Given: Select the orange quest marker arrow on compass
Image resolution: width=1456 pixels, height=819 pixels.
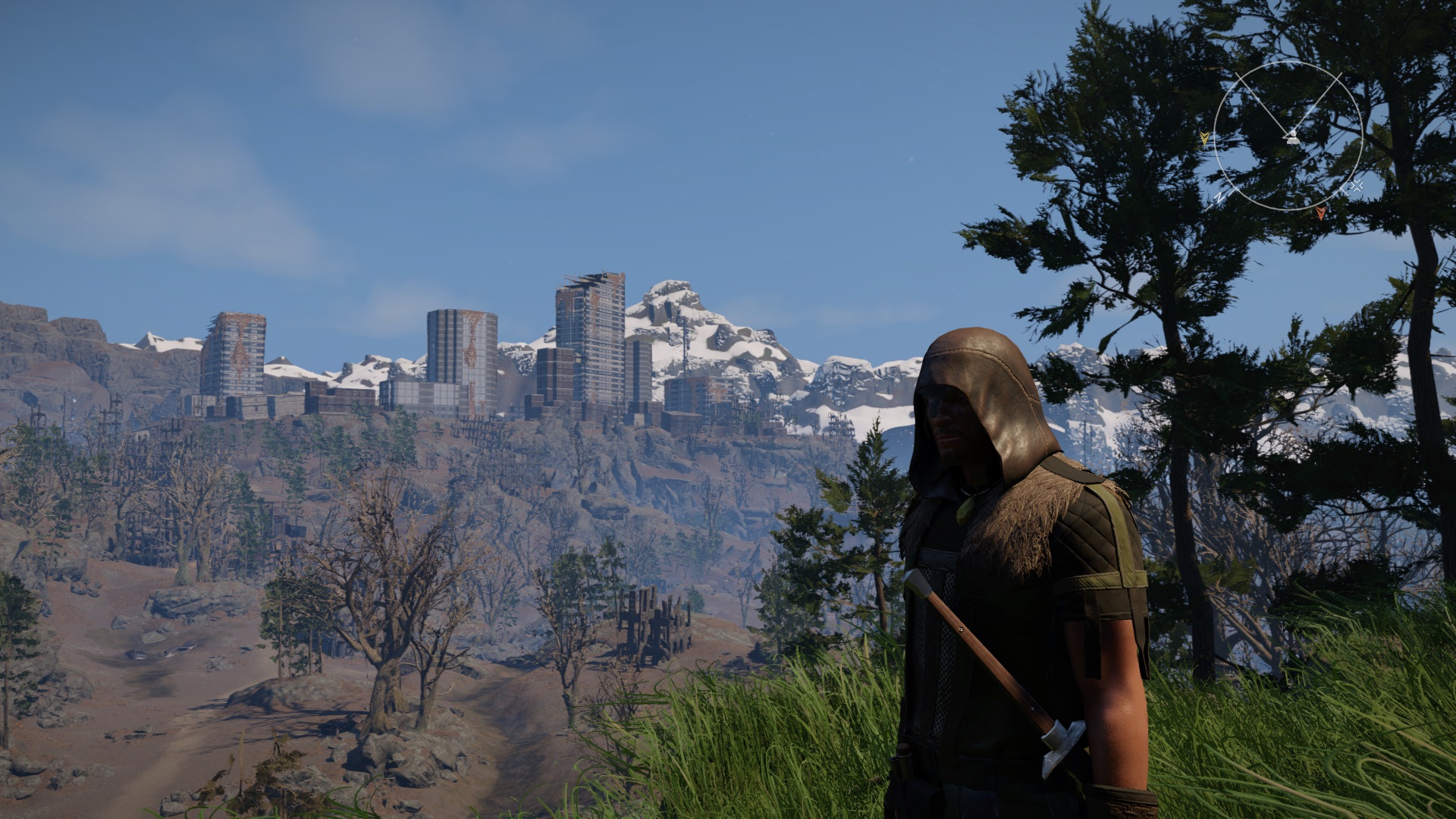Looking at the screenshot, I should coord(1321,213).
